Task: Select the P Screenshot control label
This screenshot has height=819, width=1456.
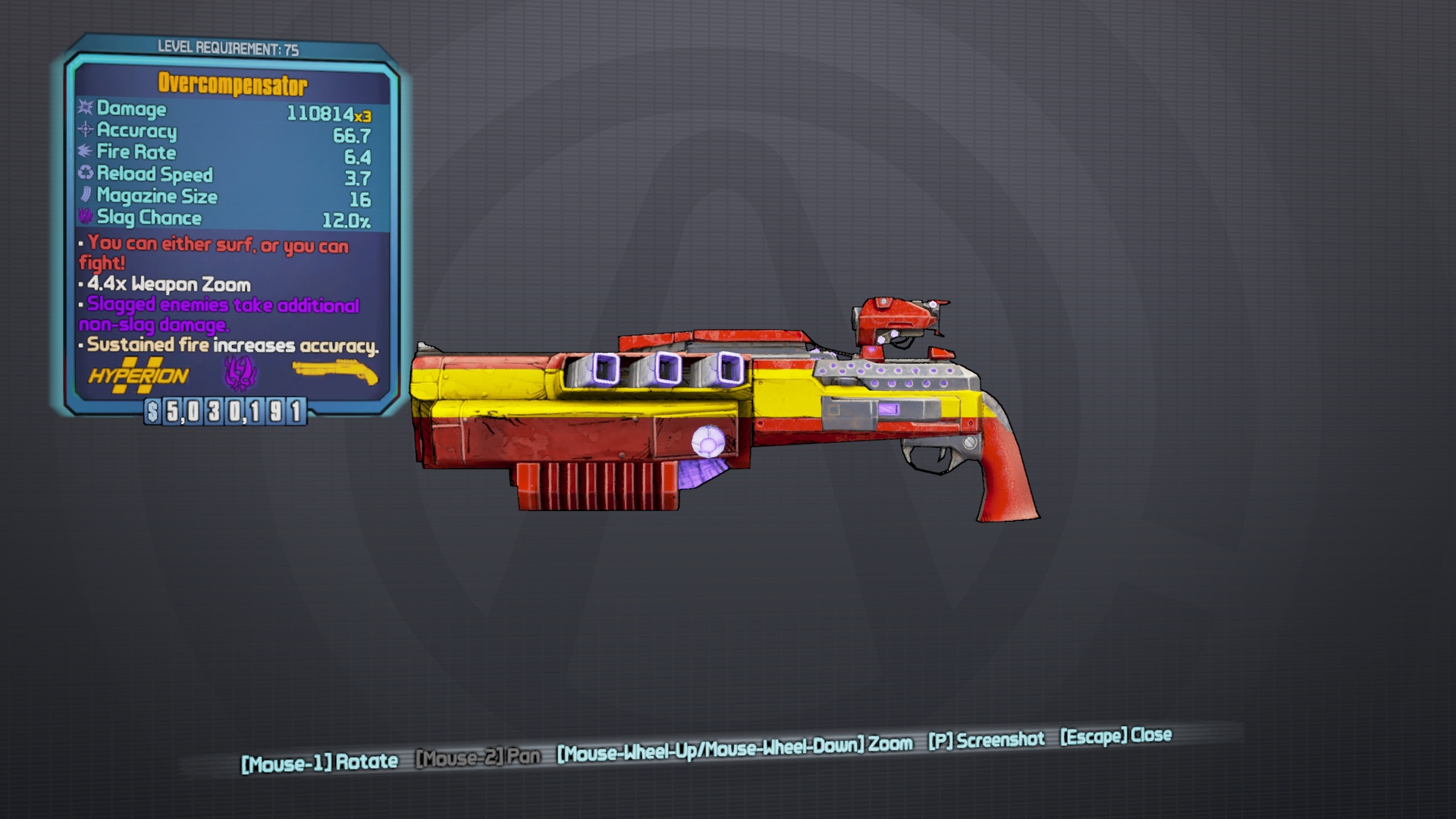Action: coord(986,740)
